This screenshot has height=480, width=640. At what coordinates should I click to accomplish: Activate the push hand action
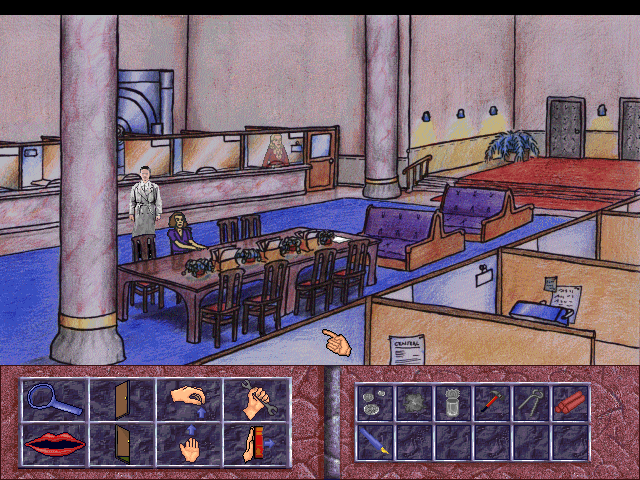tap(256, 443)
